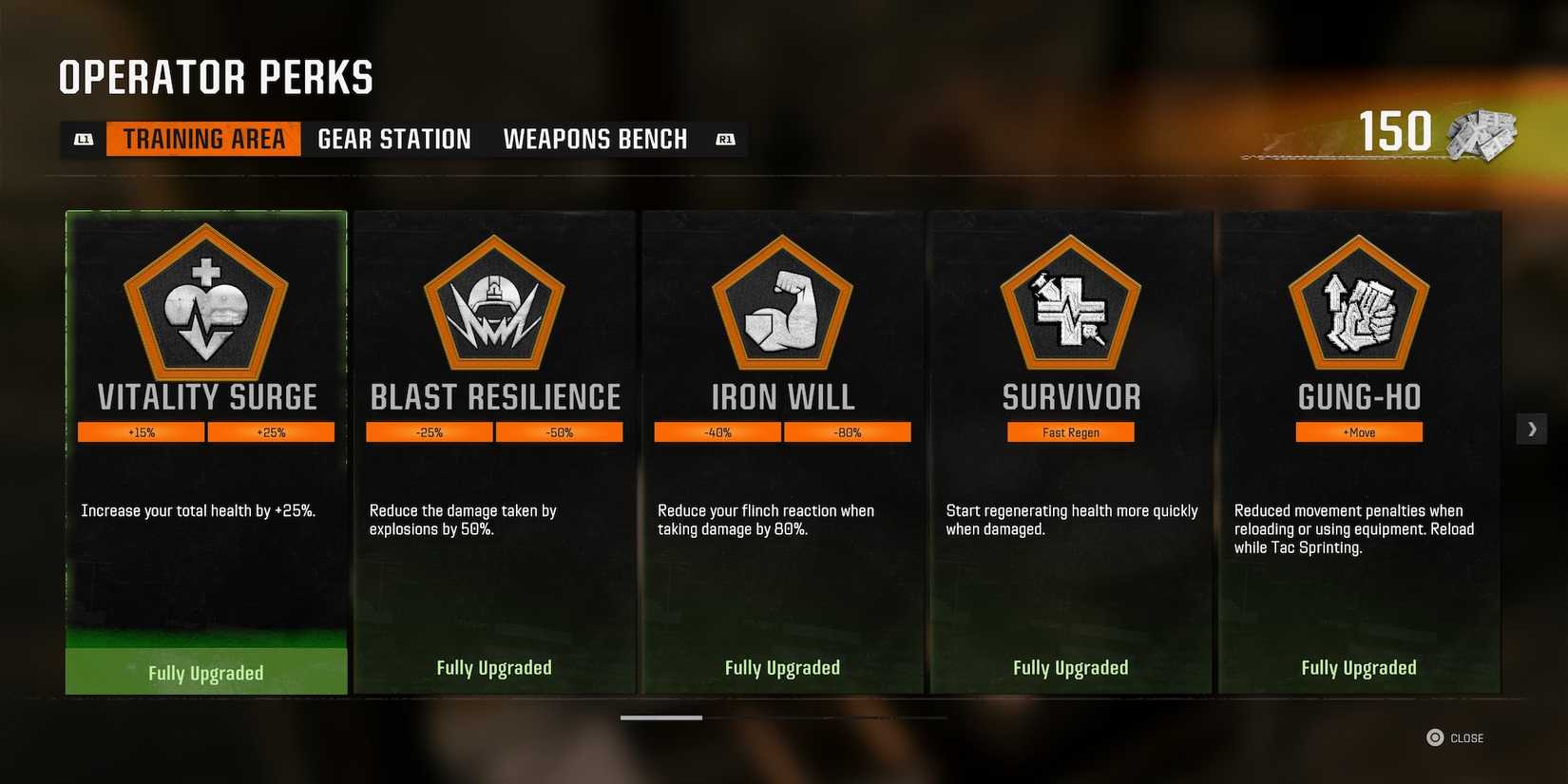
Task: Open the -80% tier option for Iron Will
Action: point(847,431)
